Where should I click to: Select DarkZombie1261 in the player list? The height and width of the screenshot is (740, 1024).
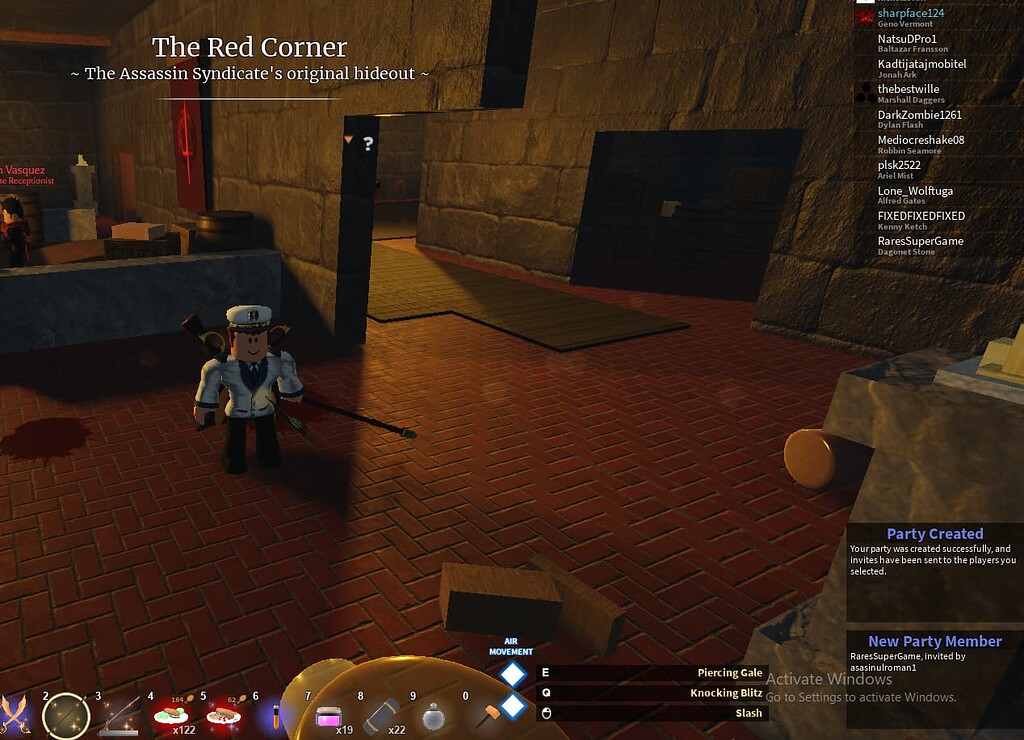tap(918, 115)
